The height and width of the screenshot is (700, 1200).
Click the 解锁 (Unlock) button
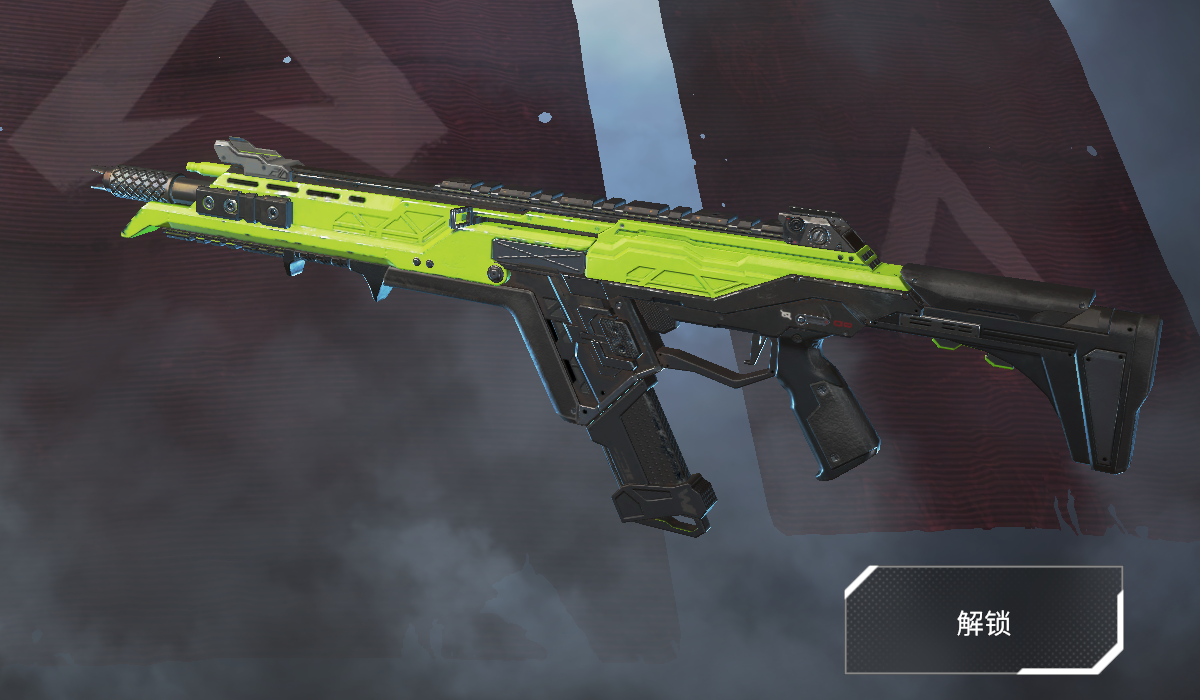click(984, 620)
